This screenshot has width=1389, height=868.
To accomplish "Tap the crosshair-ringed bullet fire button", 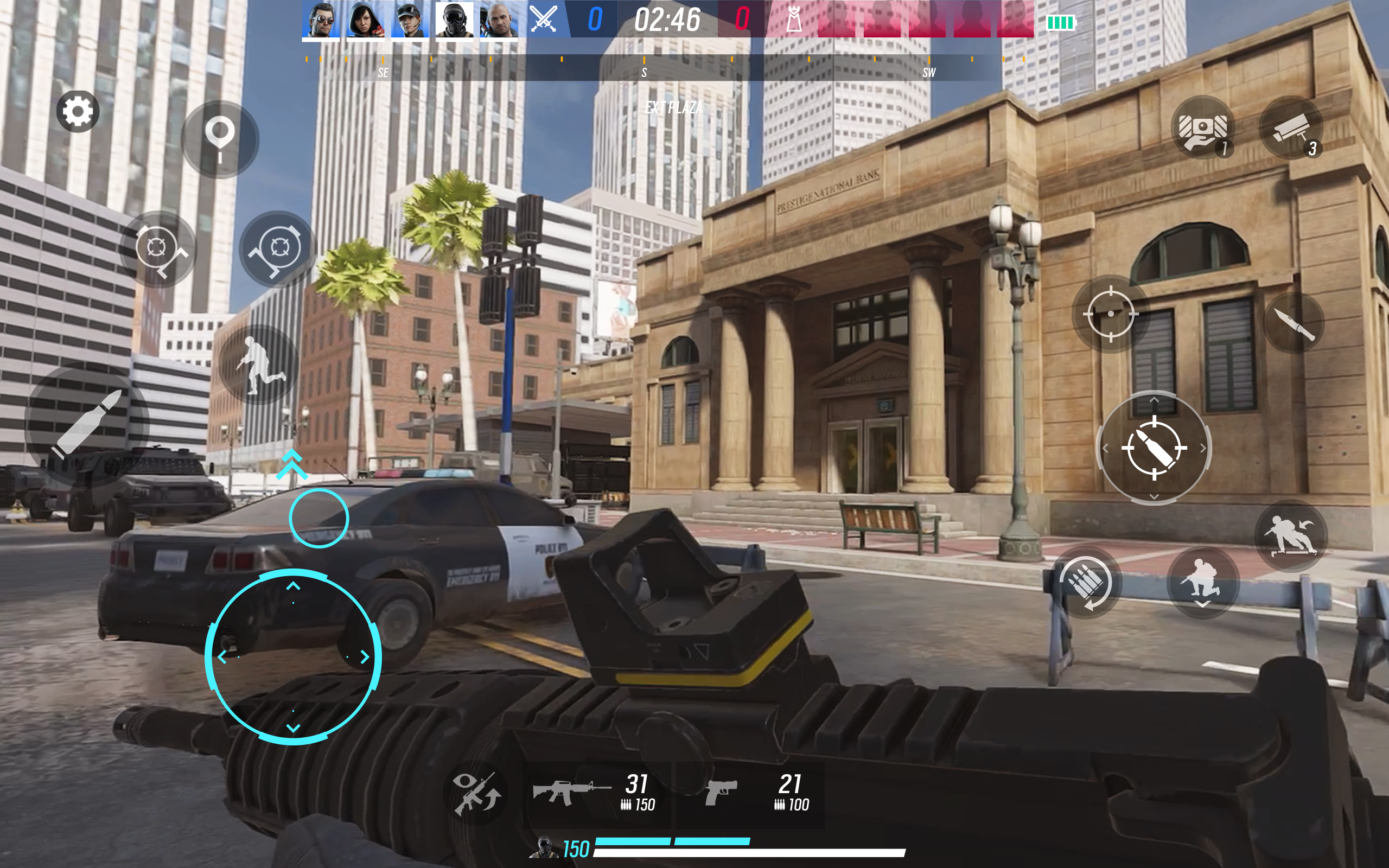I will 1154,448.
